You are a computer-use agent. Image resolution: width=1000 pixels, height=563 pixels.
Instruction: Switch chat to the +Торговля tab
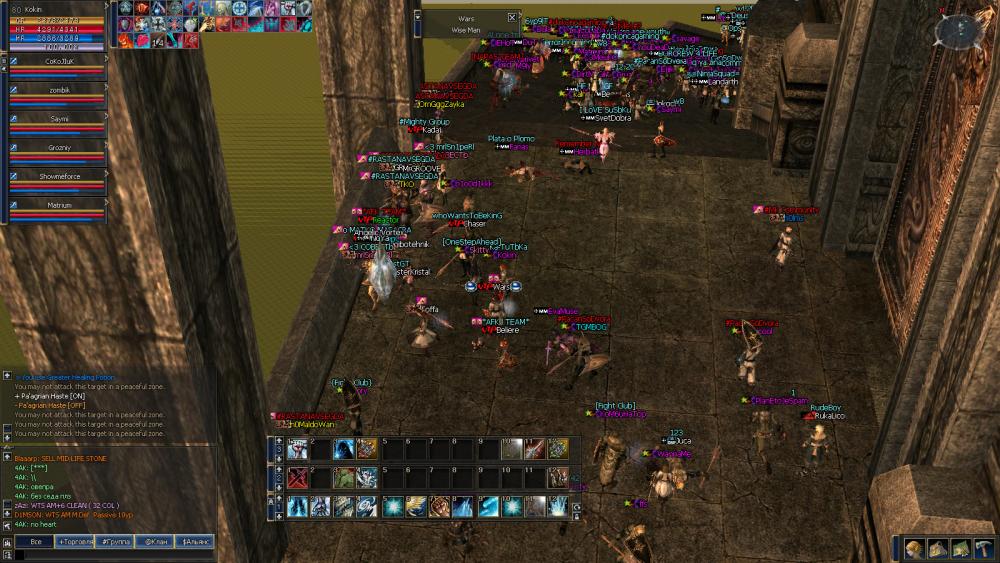coord(77,541)
